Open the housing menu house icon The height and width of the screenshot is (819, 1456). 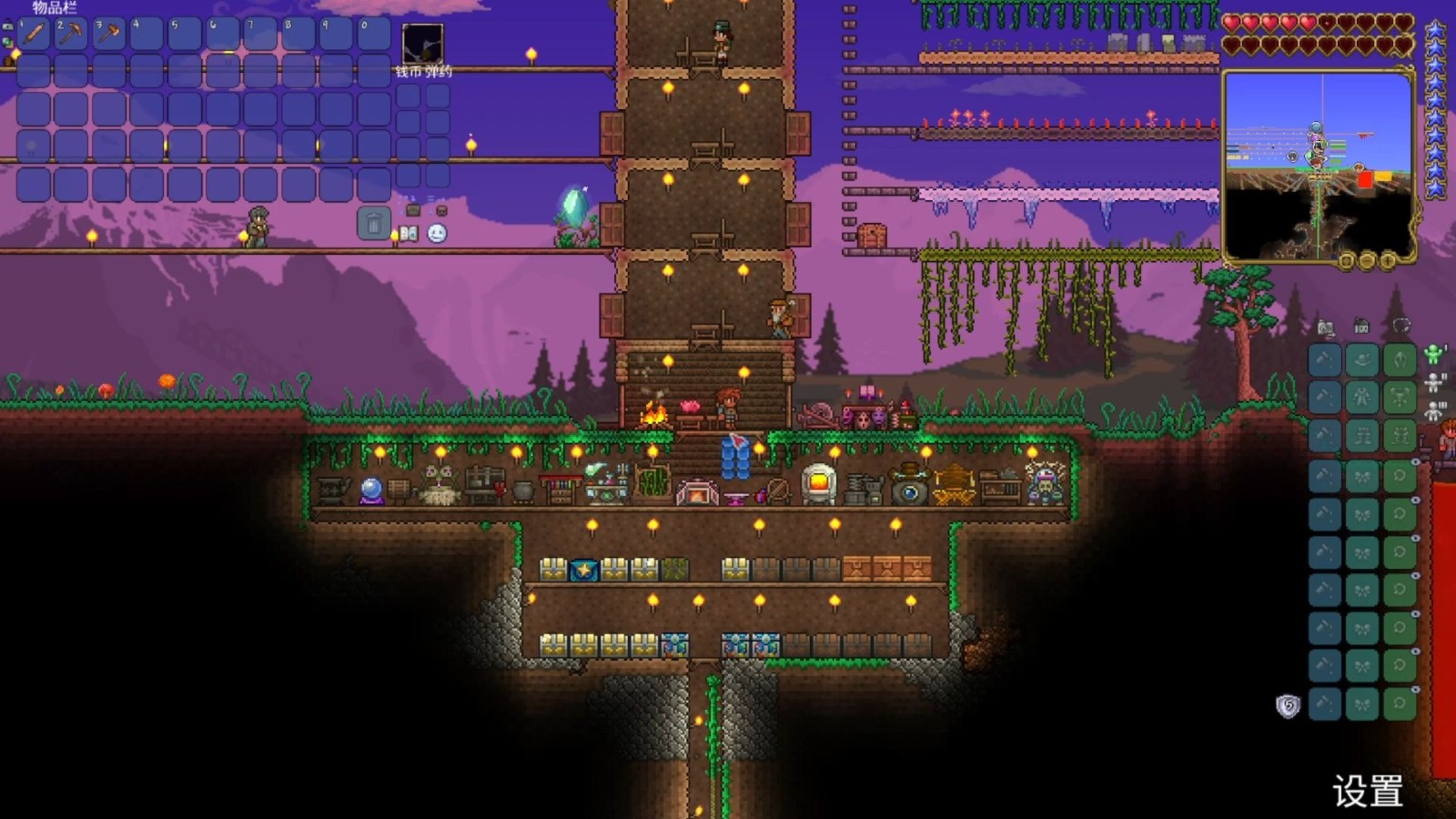[1361, 327]
